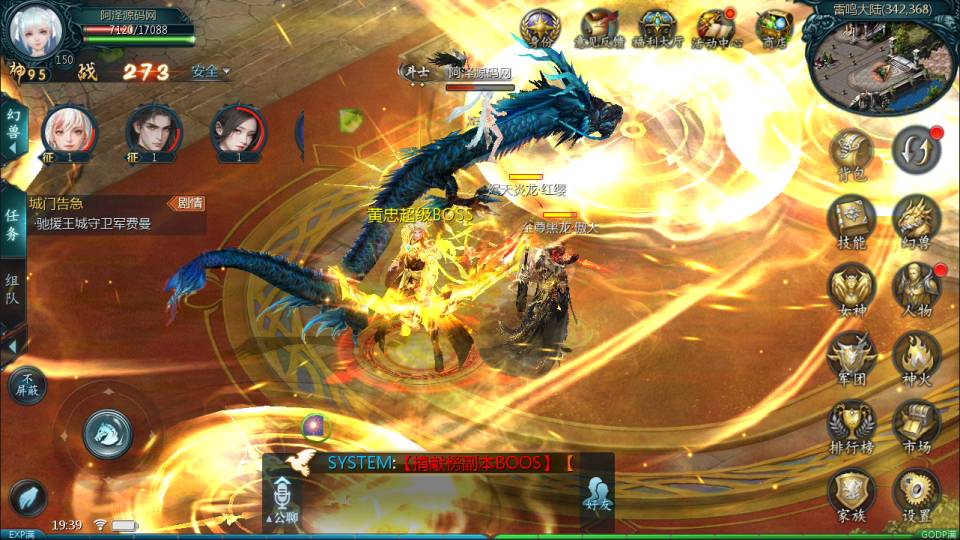
Task: Show the 排行榜 leaderboard
Action: [852, 425]
